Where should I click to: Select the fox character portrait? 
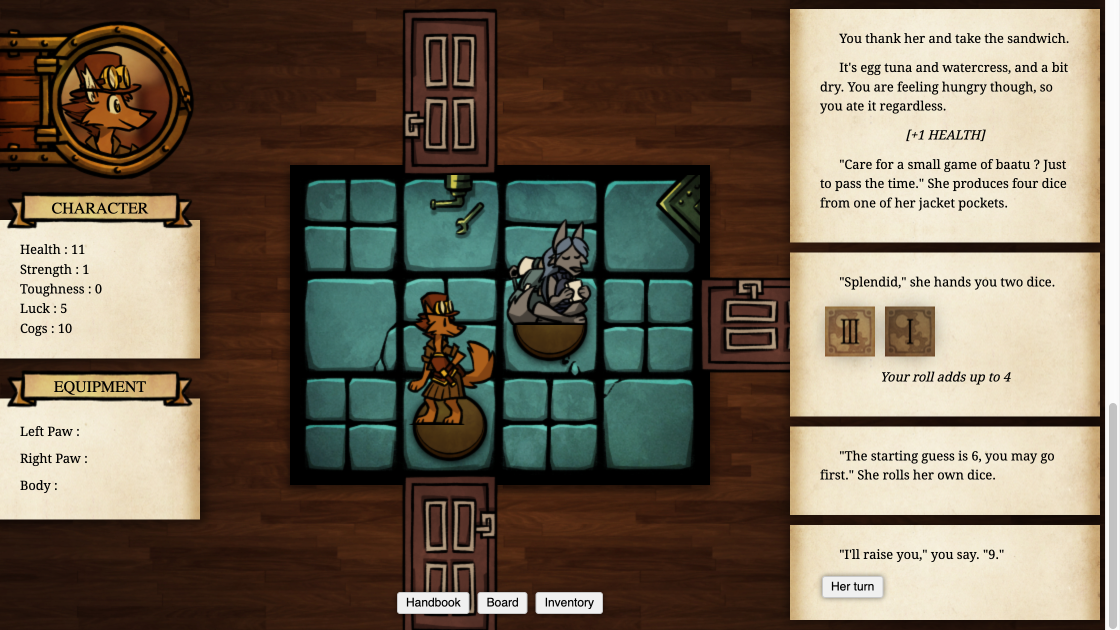[x=113, y=101]
